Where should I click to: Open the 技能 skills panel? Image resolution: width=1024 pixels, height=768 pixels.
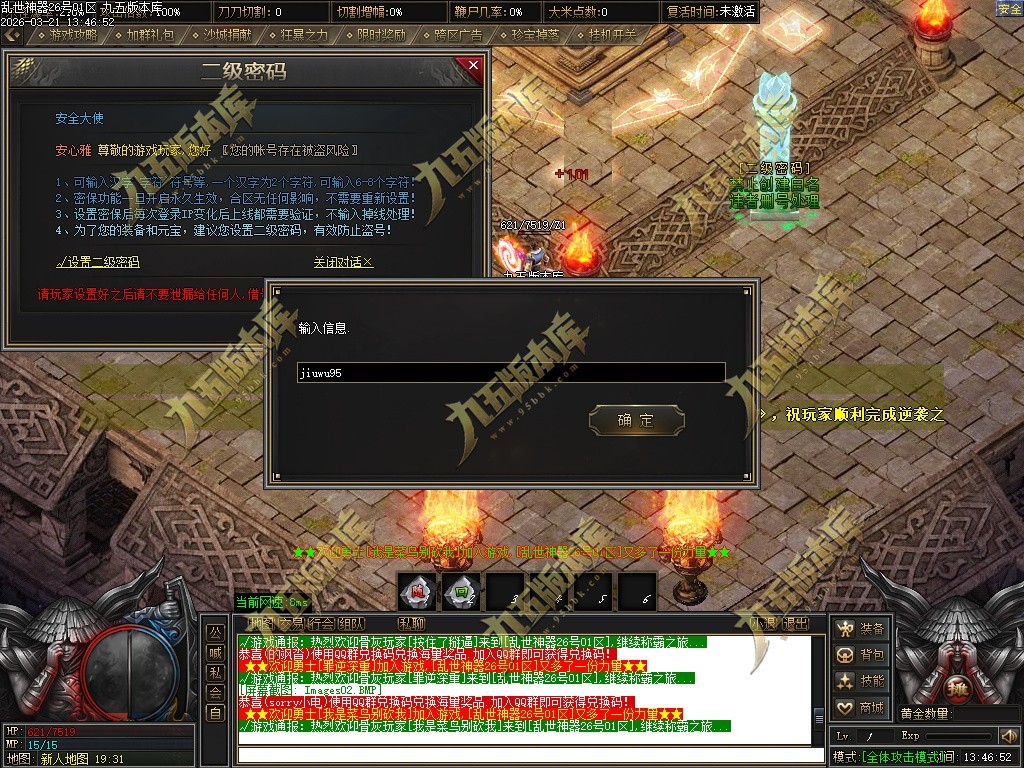coord(862,681)
